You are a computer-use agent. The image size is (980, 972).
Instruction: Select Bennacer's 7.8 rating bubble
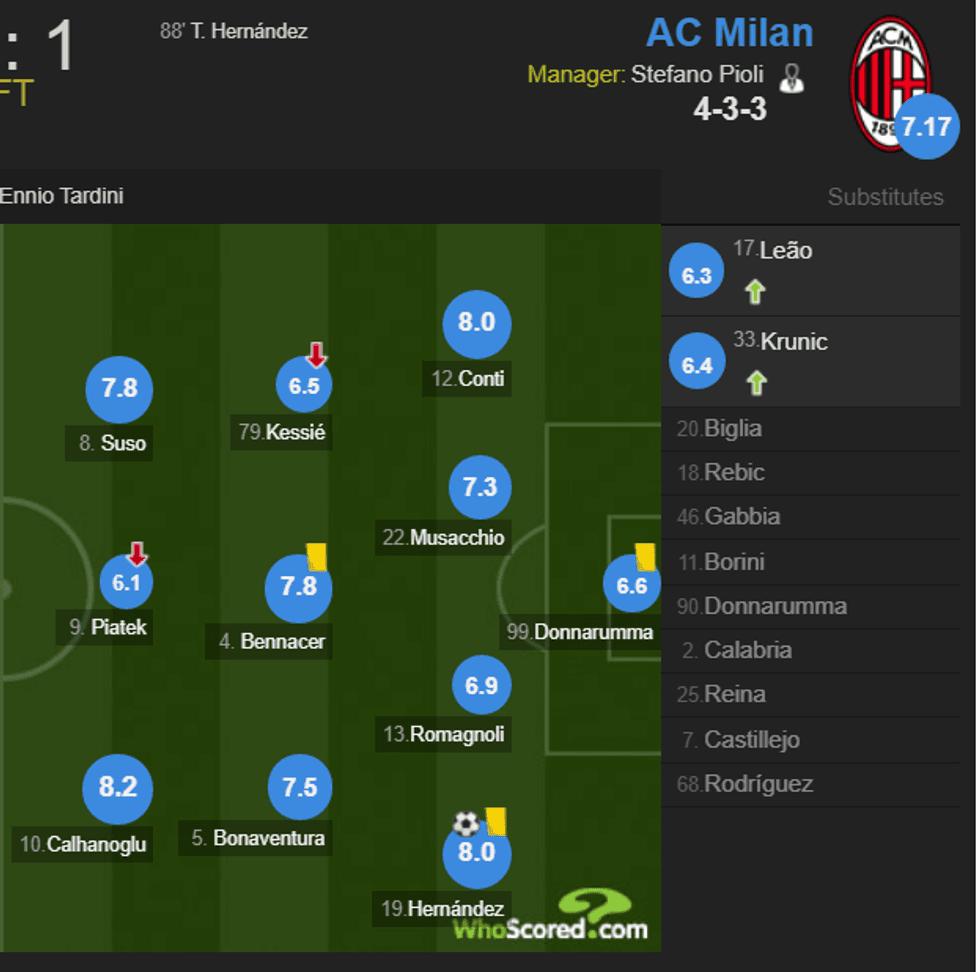click(x=298, y=587)
